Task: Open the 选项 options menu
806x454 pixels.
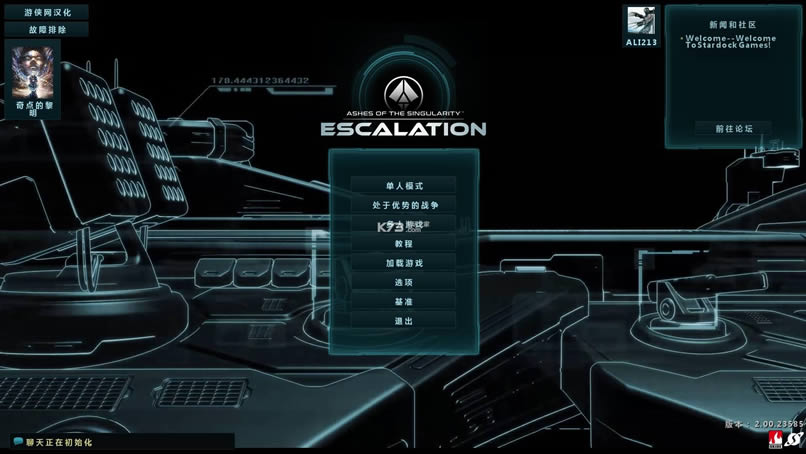Action: (x=404, y=282)
